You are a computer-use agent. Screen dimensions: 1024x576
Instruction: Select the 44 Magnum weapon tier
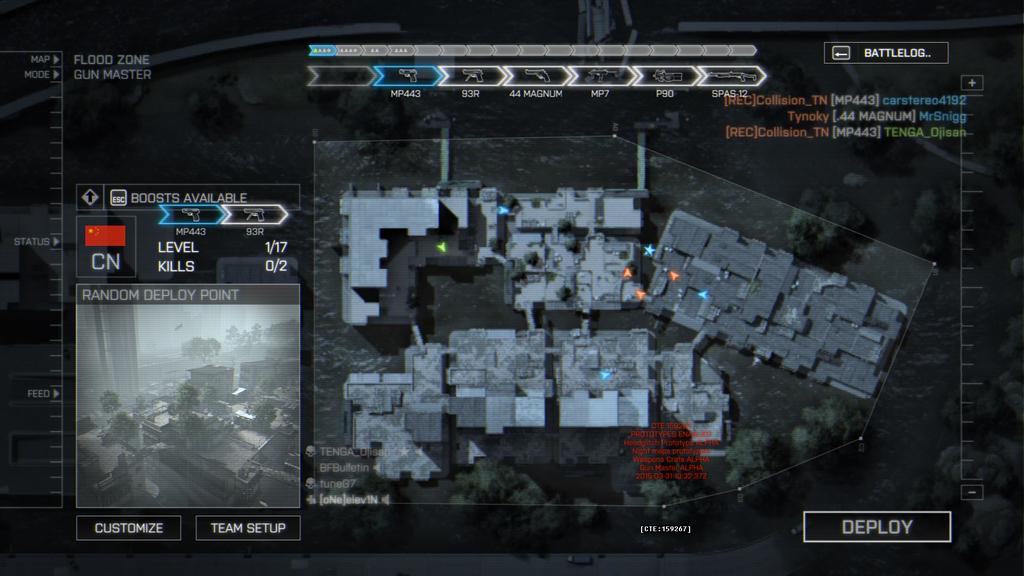(x=535, y=76)
